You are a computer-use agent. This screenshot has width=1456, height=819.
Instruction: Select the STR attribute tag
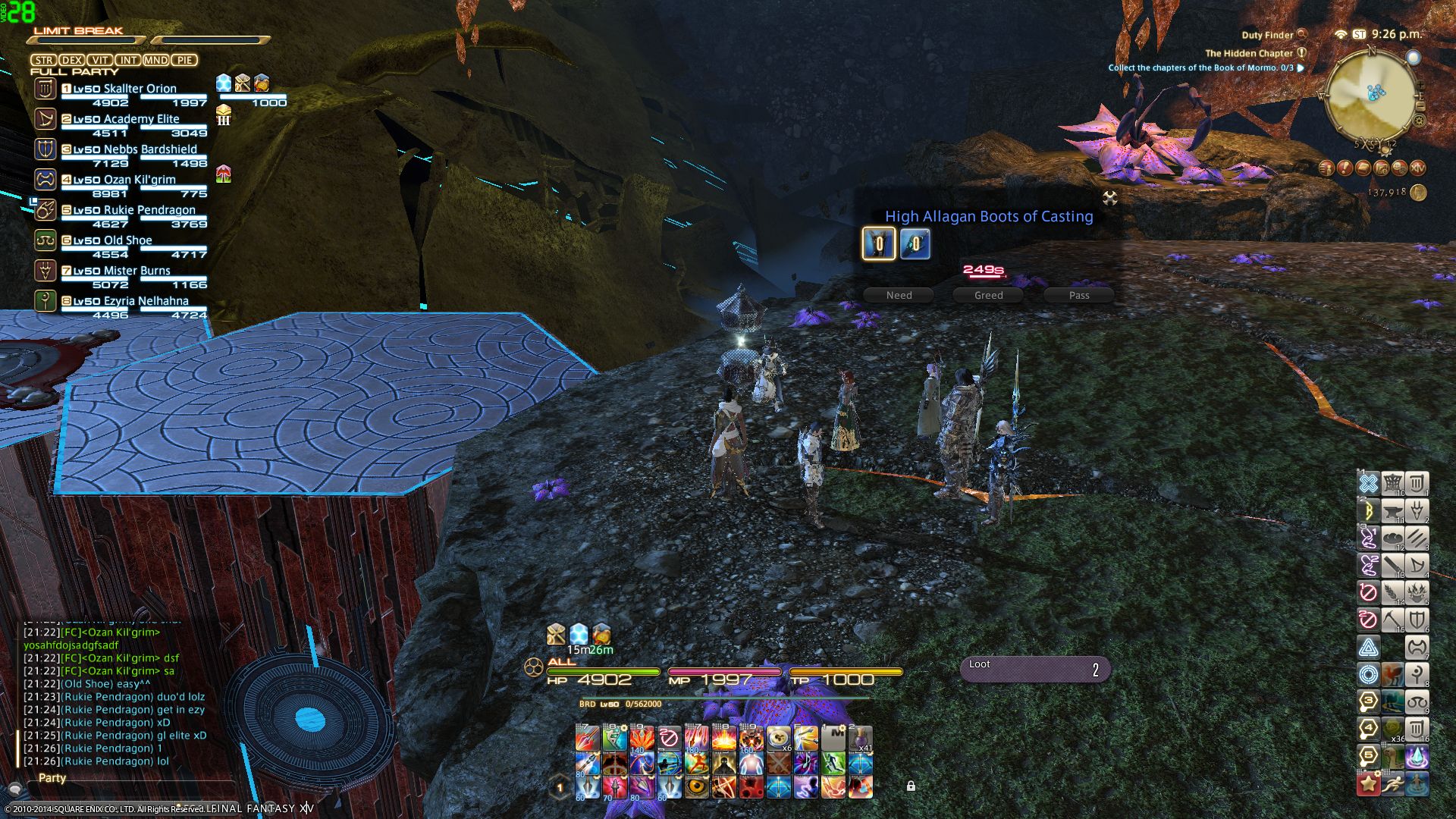coord(43,60)
